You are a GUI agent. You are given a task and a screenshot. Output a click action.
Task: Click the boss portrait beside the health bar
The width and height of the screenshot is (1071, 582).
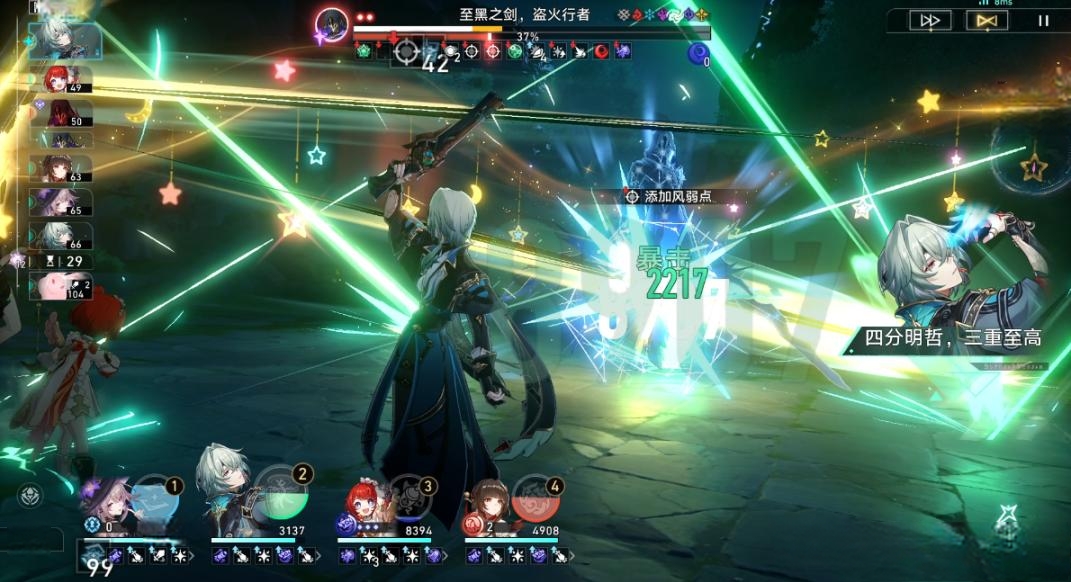coord(332,22)
